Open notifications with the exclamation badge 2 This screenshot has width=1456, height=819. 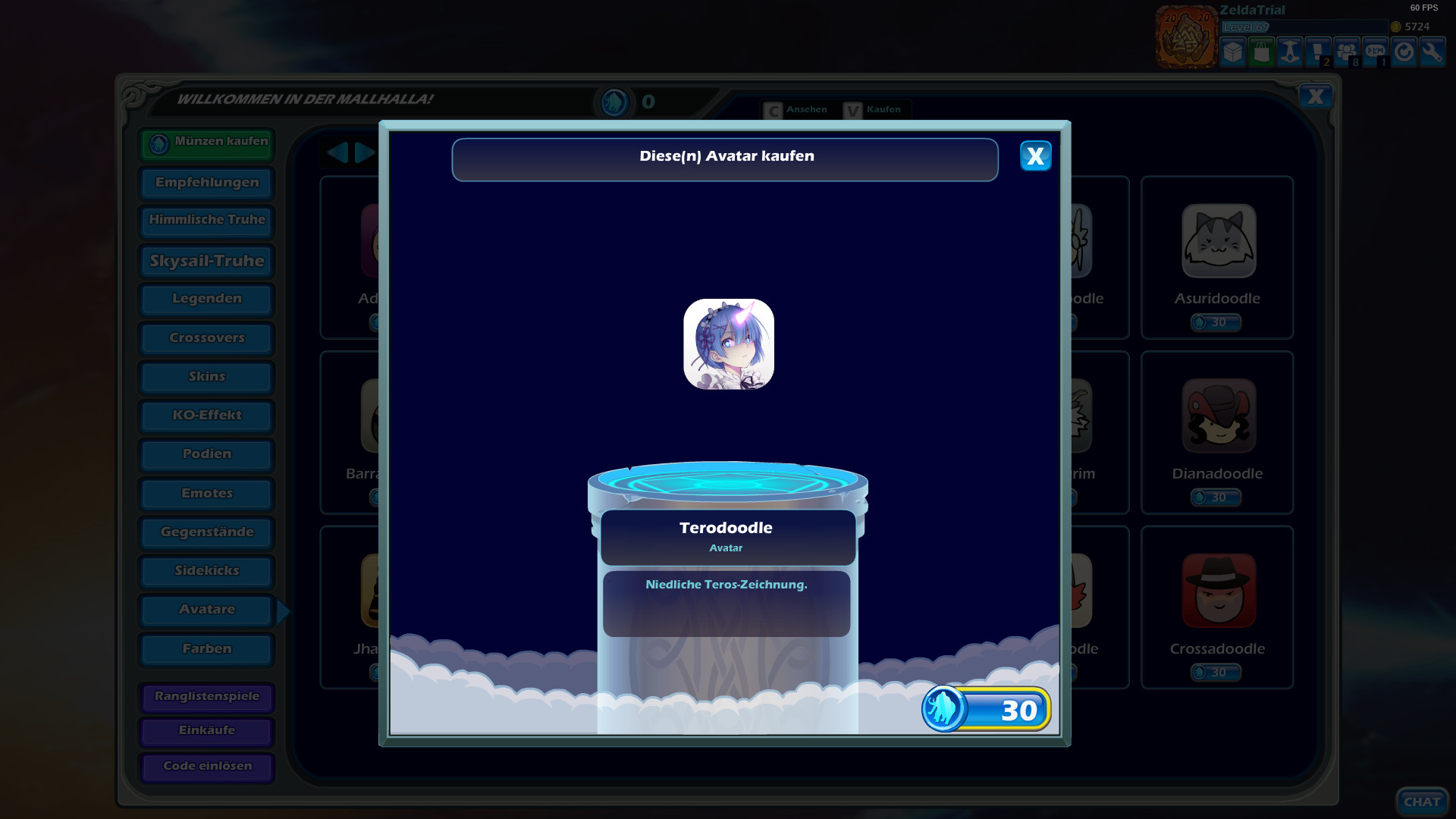1318,52
